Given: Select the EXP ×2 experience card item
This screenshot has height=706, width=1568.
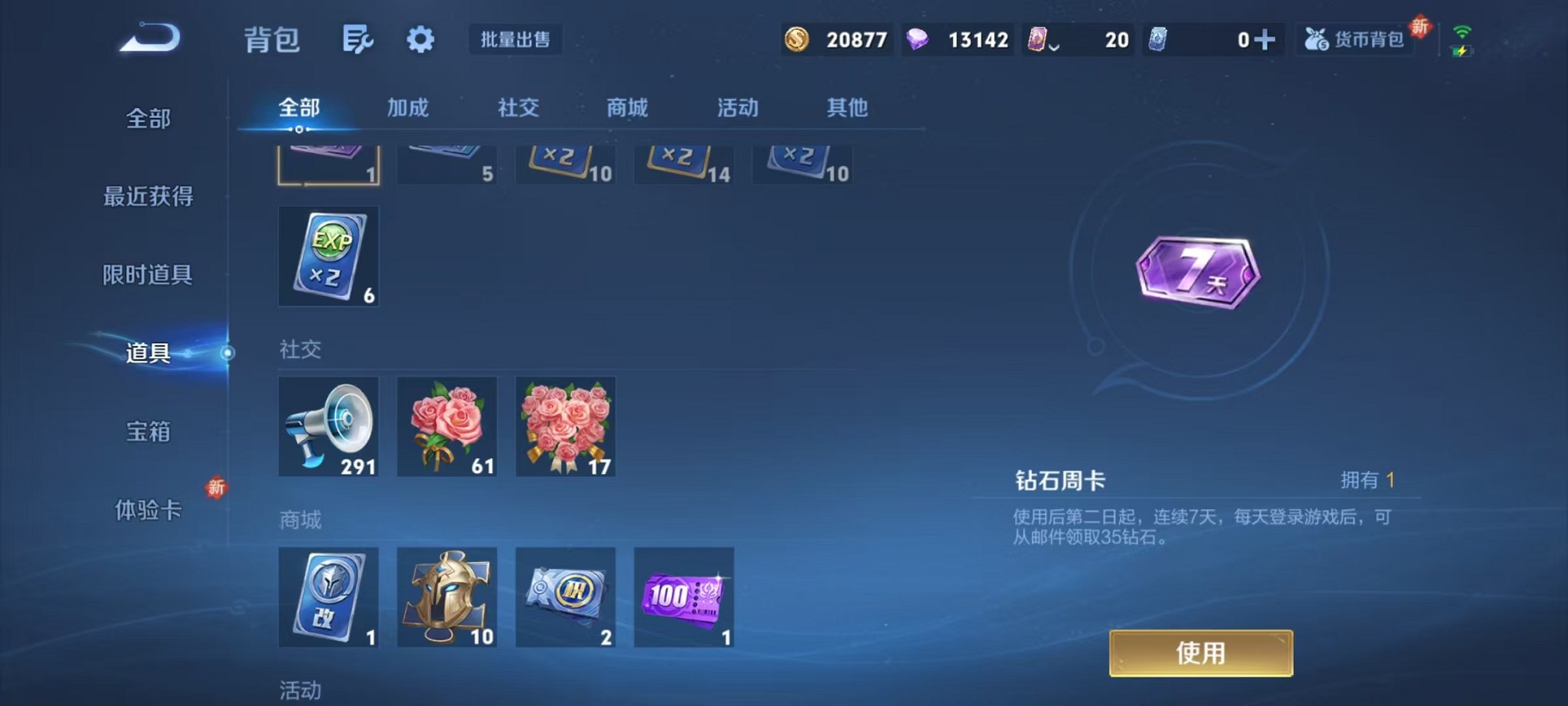Looking at the screenshot, I should (328, 256).
